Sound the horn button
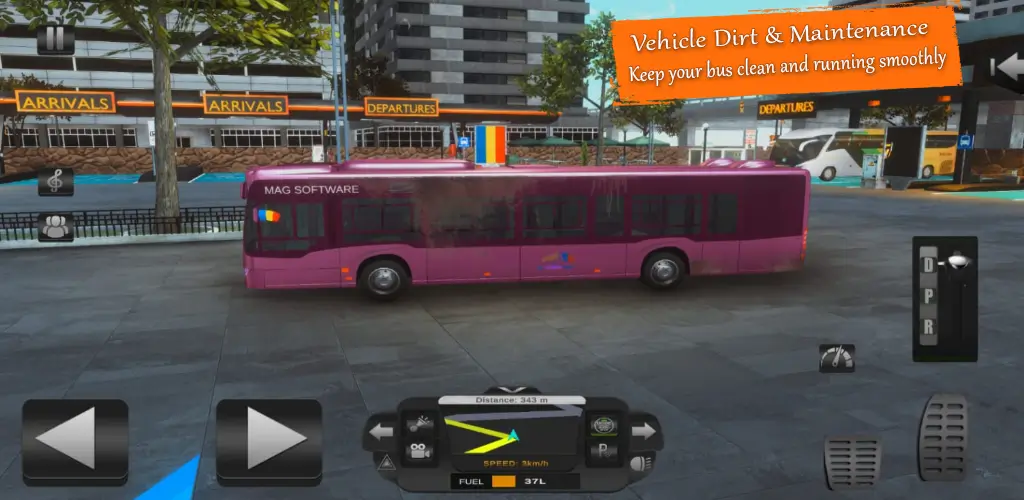 [418, 423]
